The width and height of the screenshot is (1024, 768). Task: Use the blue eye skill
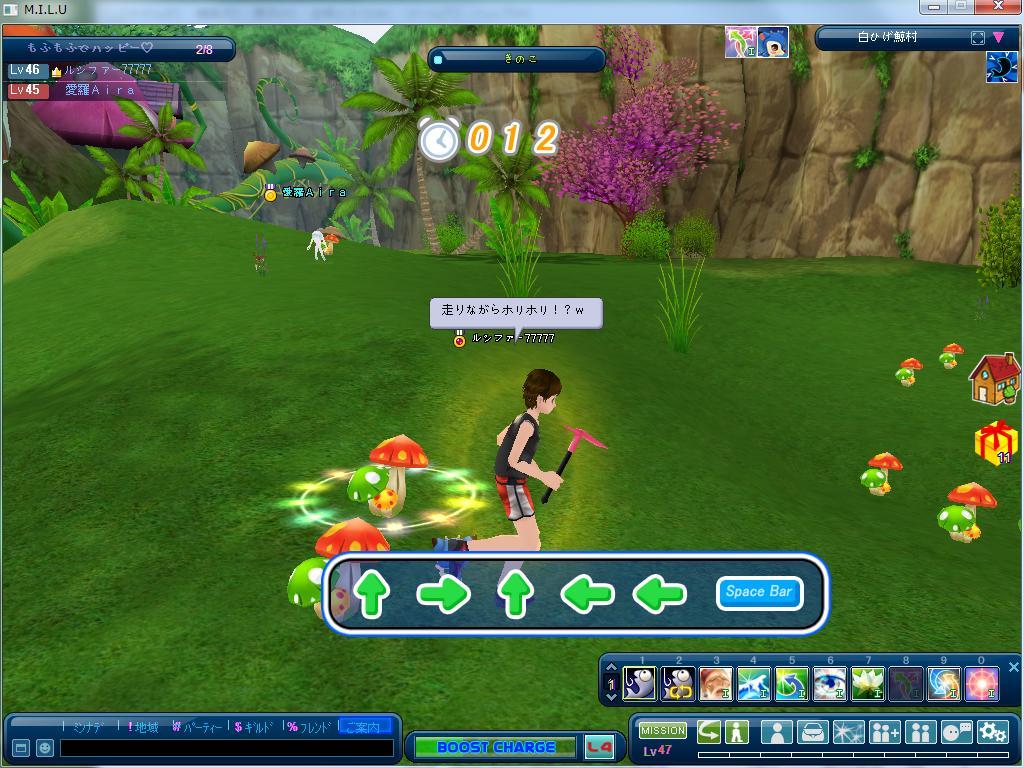pyautogui.click(x=829, y=684)
